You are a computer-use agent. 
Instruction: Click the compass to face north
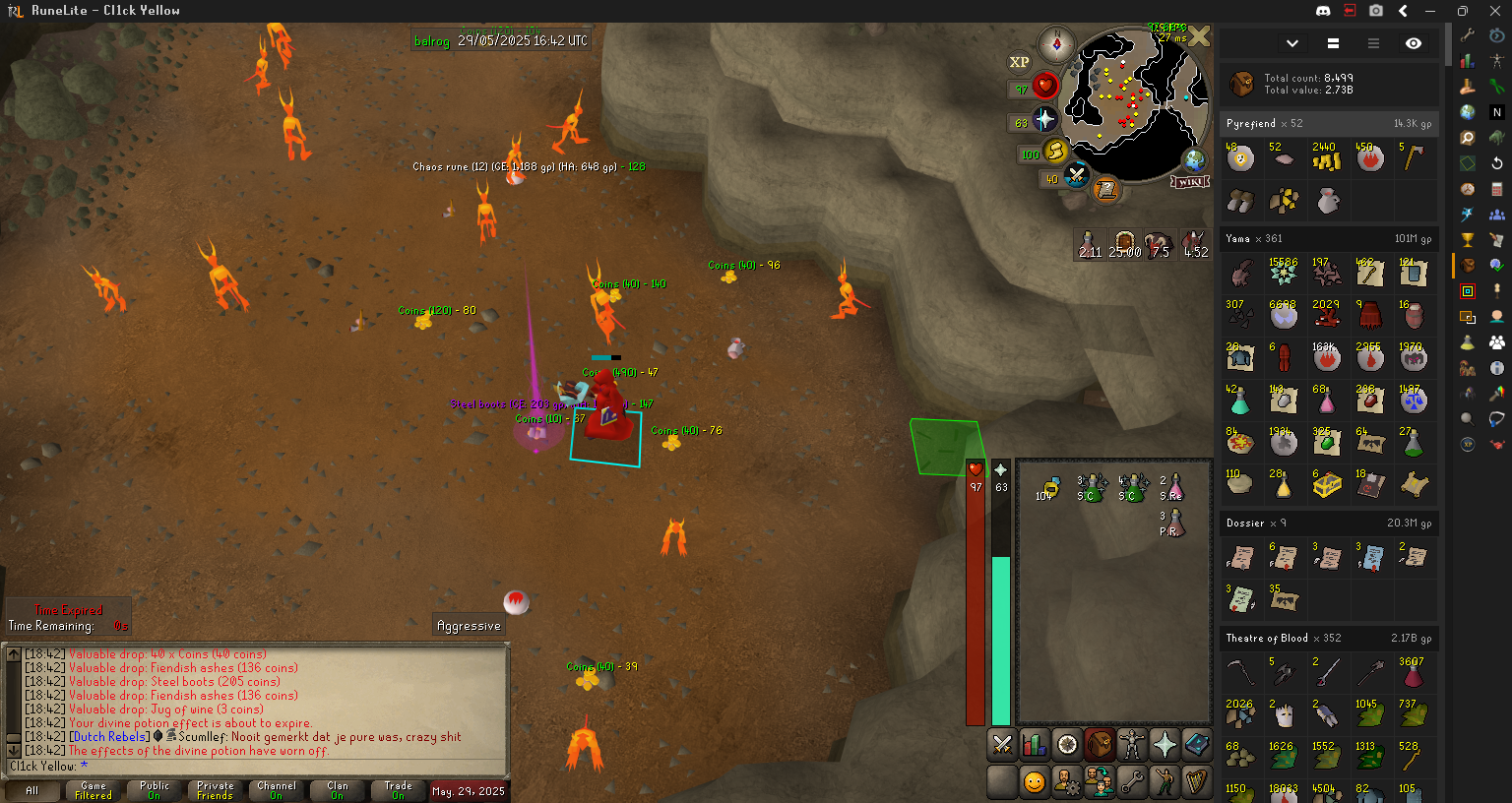point(1056,45)
